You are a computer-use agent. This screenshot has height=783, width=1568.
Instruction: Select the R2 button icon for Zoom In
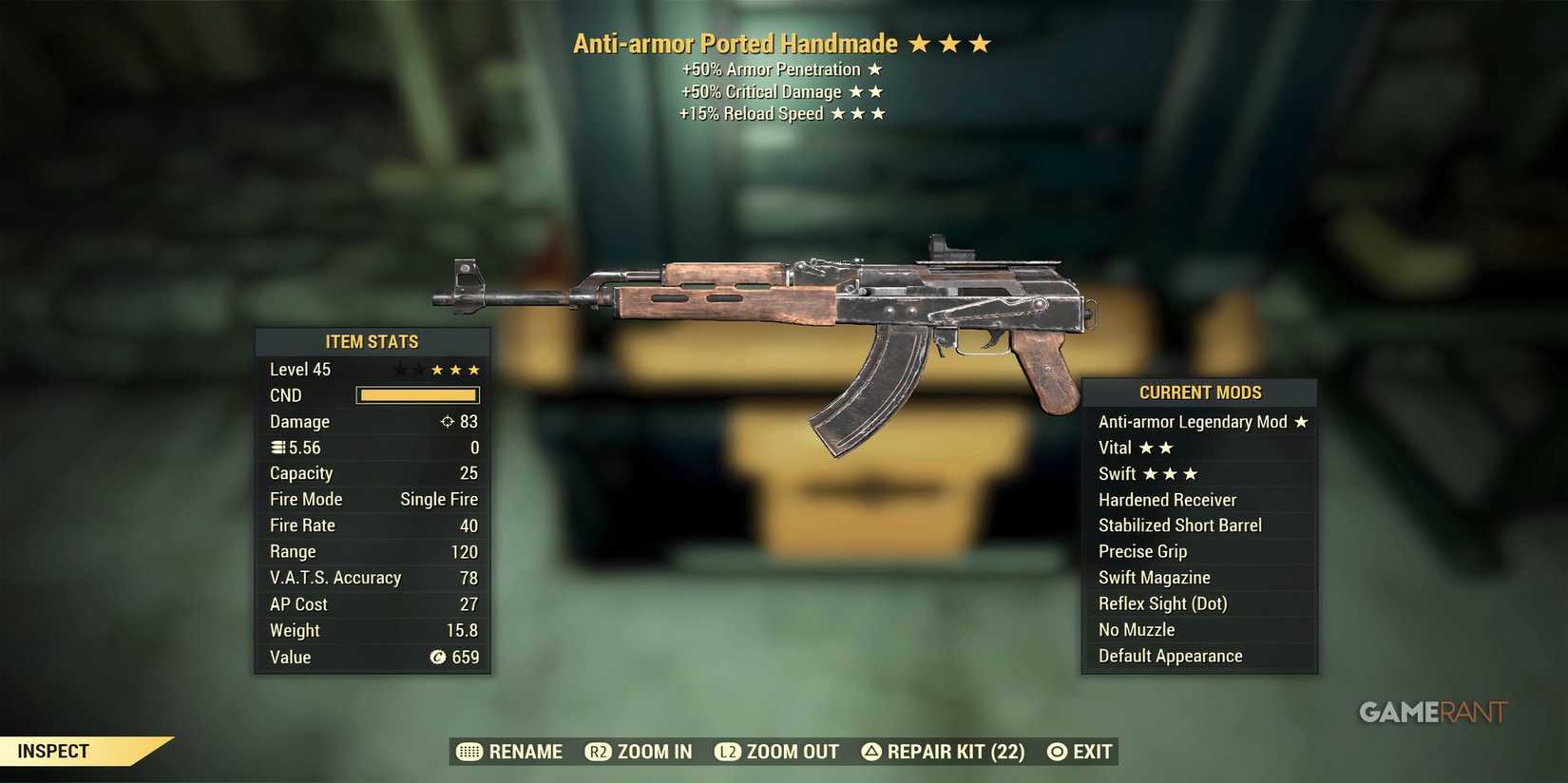pos(599,751)
